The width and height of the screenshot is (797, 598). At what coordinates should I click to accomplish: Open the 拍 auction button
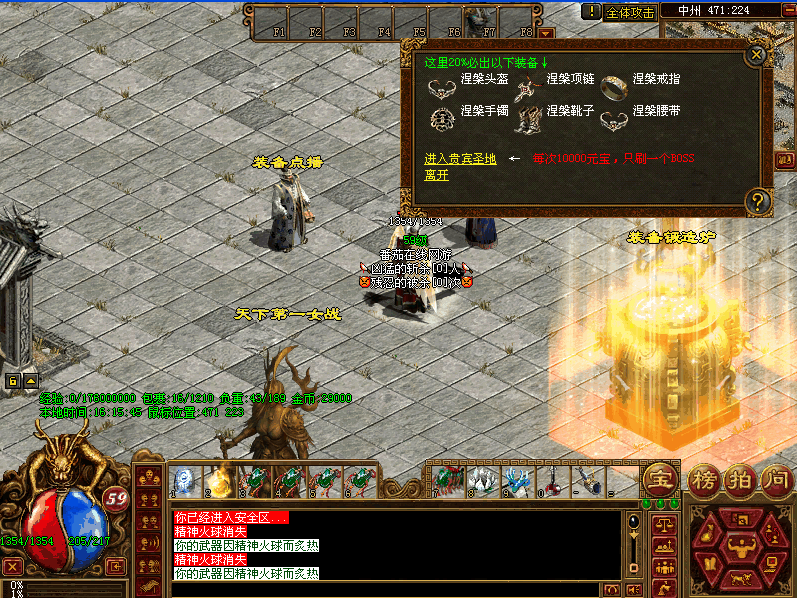pyautogui.click(x=739, y=479)
